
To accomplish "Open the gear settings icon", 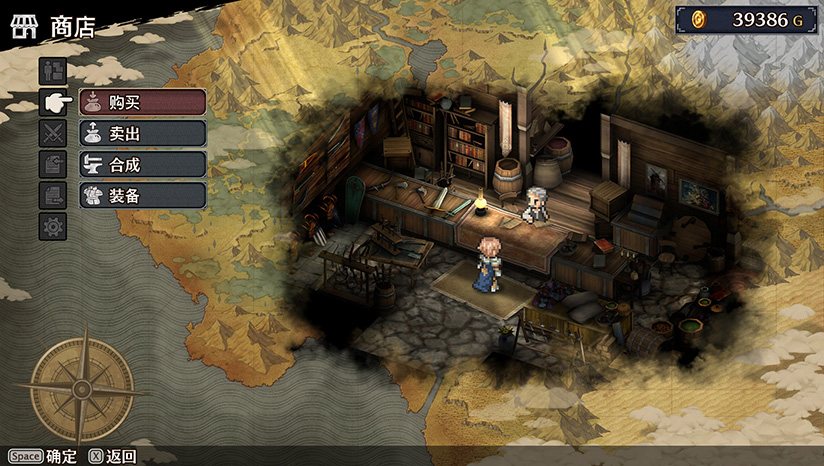I will (x=53, y=226).
